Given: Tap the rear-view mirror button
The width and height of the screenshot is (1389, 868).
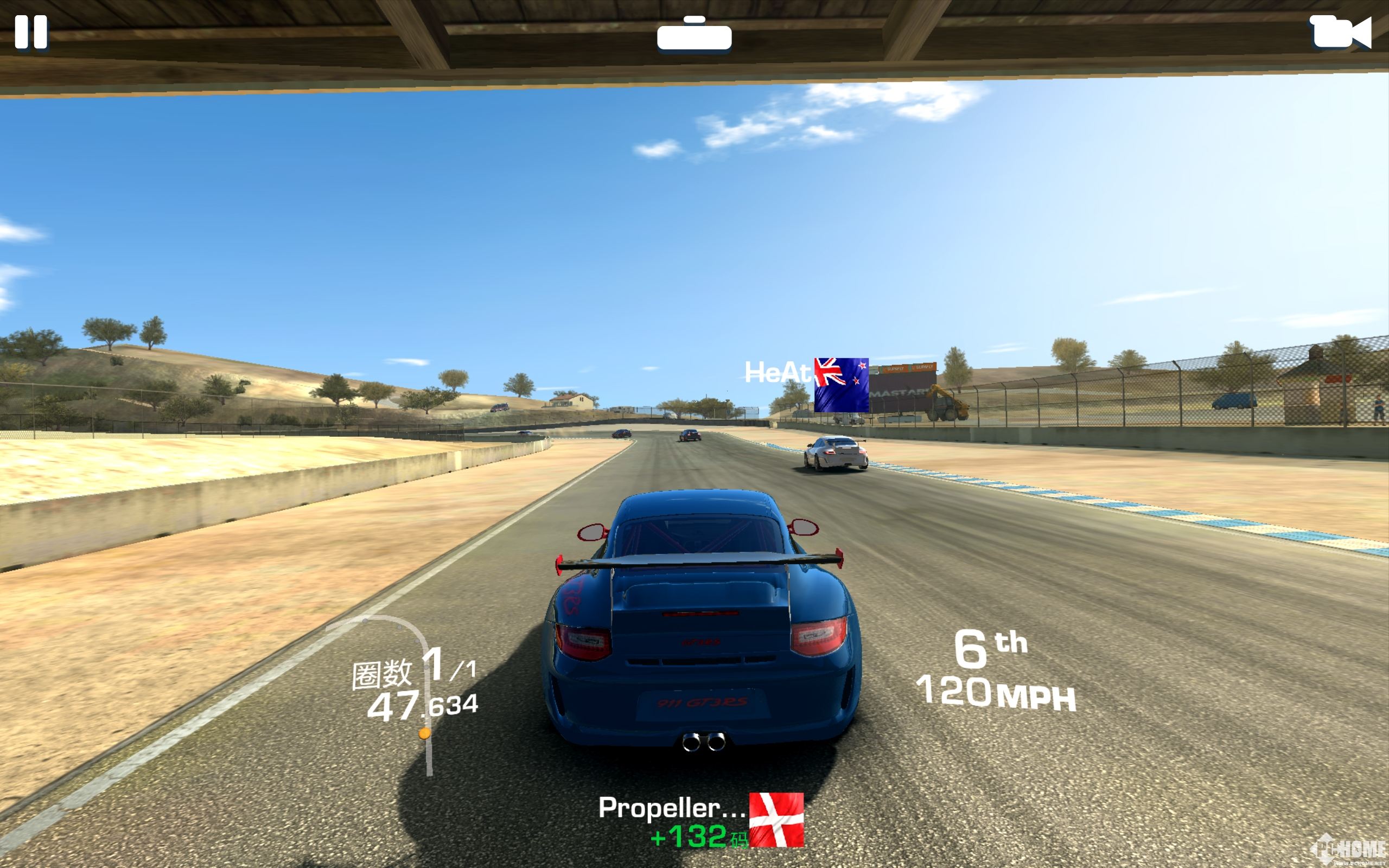Looking at the screenshot, I should [x=694, y=36].
